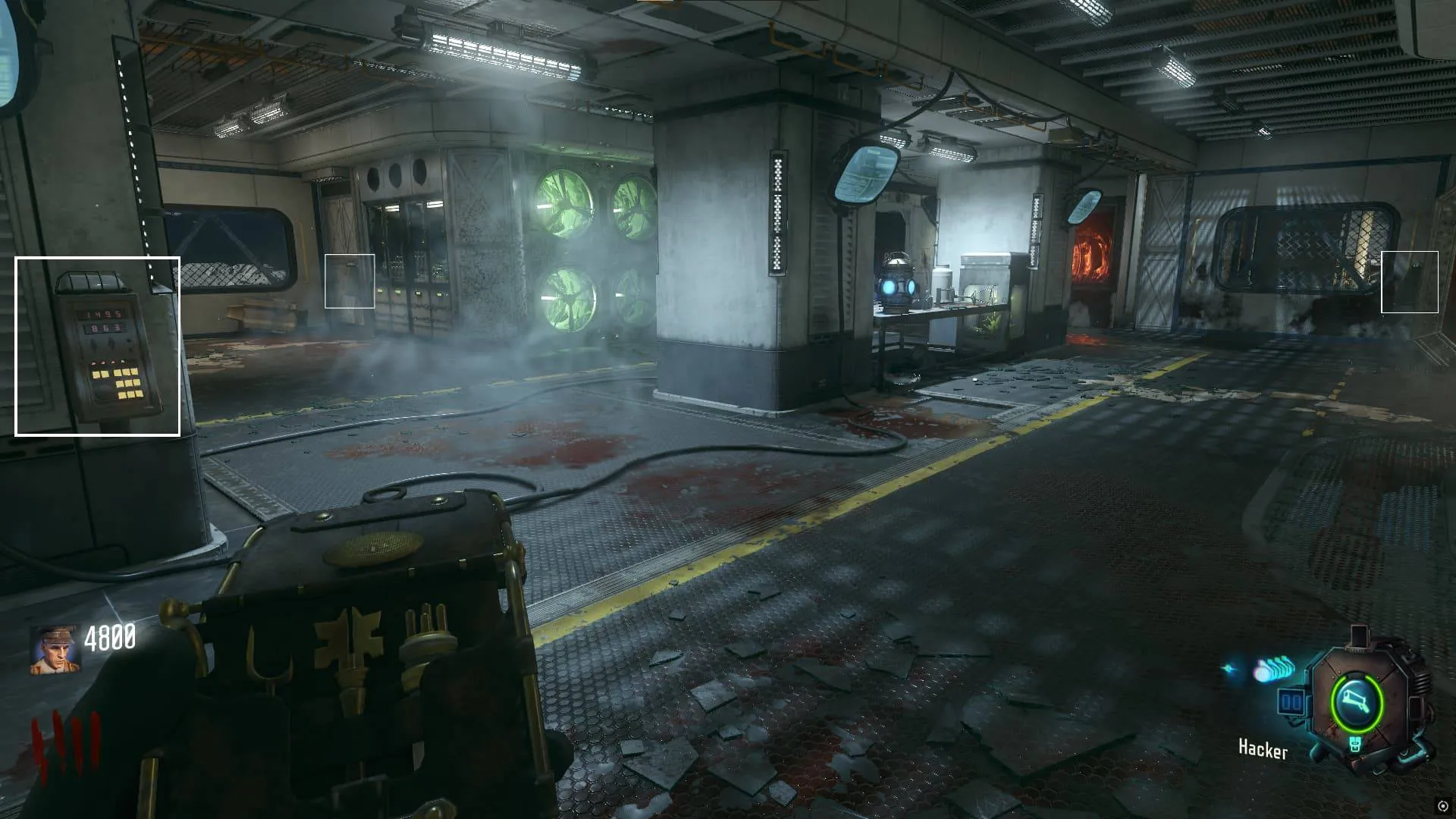Click the small blue star icon

point(1230,670)
